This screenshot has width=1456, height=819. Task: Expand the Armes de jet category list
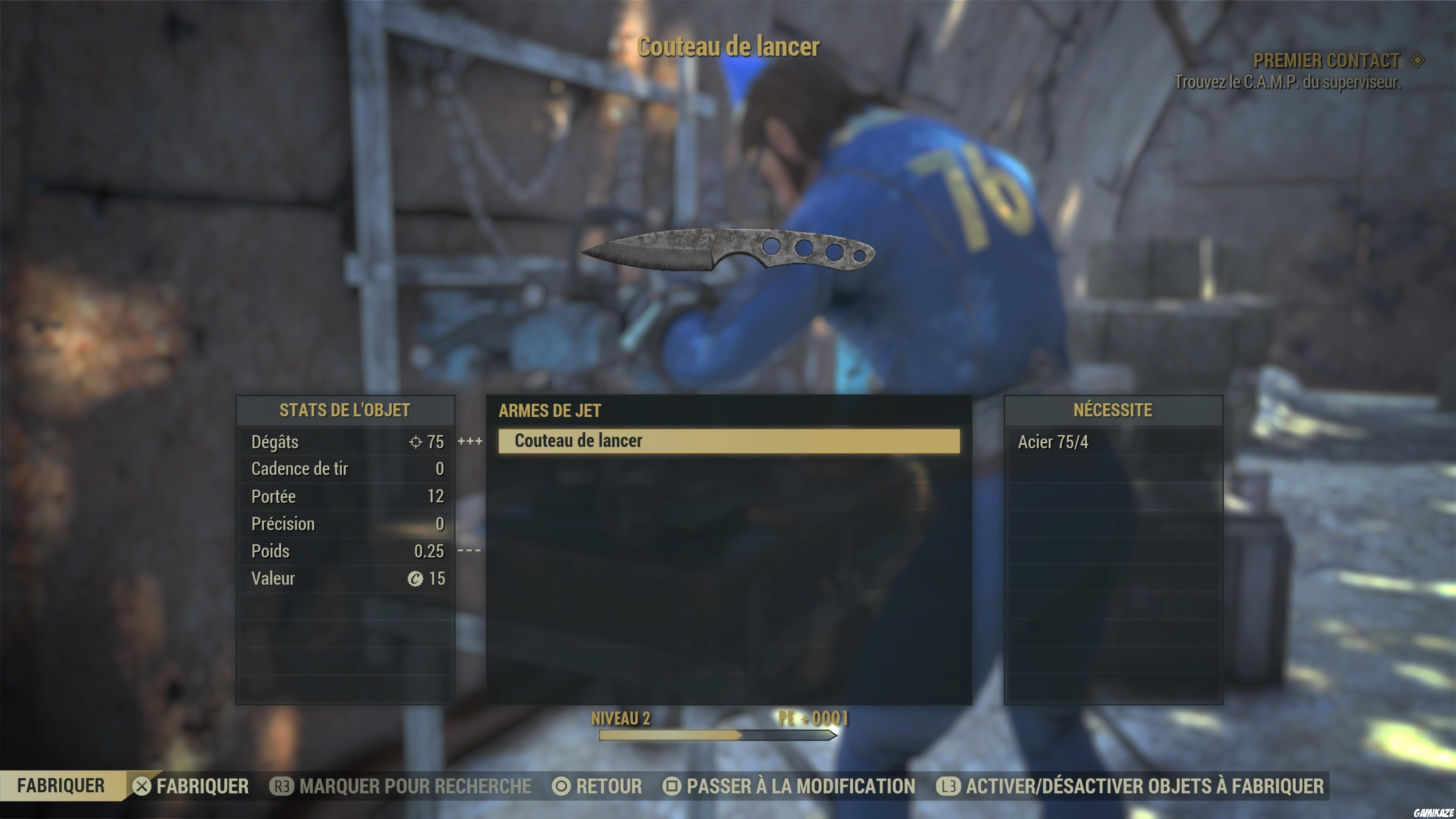(x=549, y=411)
